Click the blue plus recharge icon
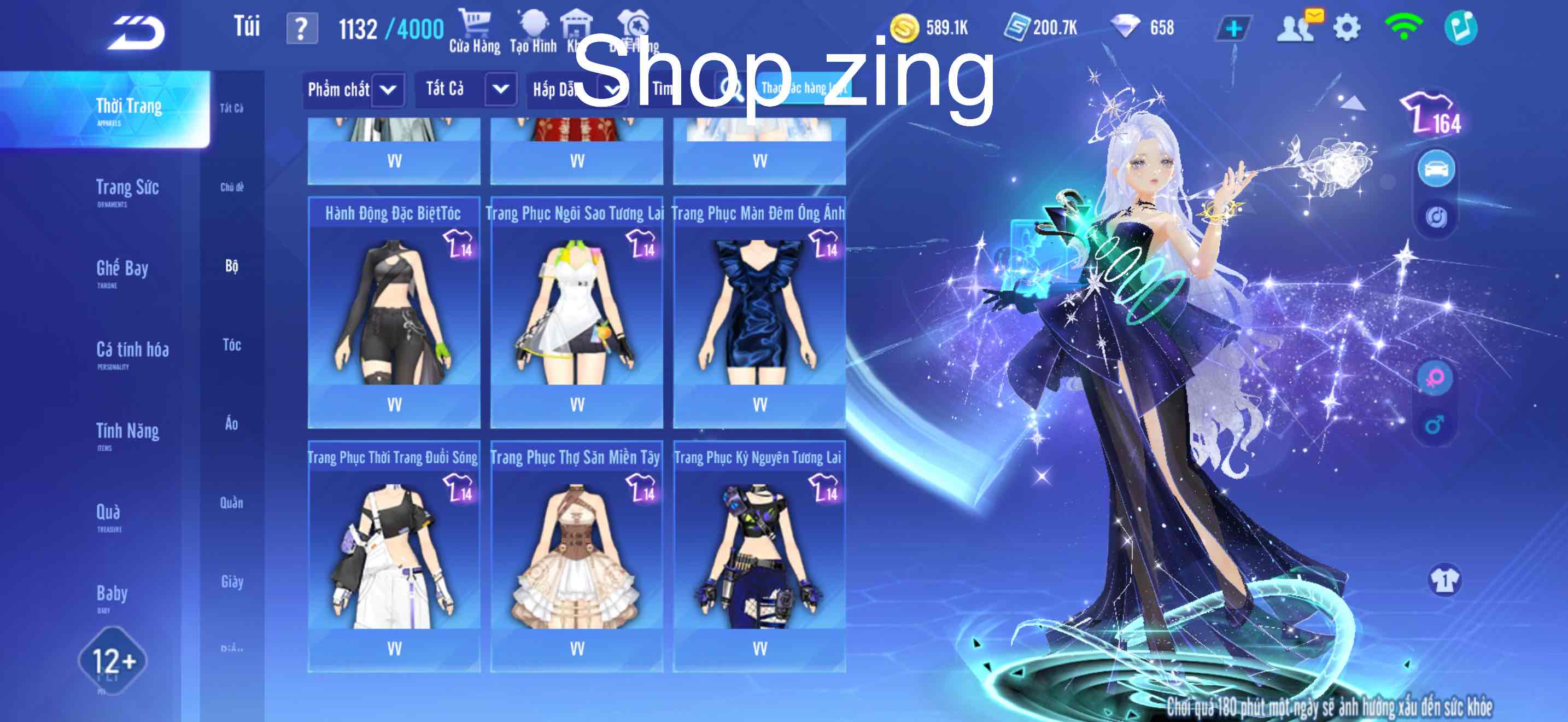Viewport: 1568px width, 722px height. tap(1234, 27)
